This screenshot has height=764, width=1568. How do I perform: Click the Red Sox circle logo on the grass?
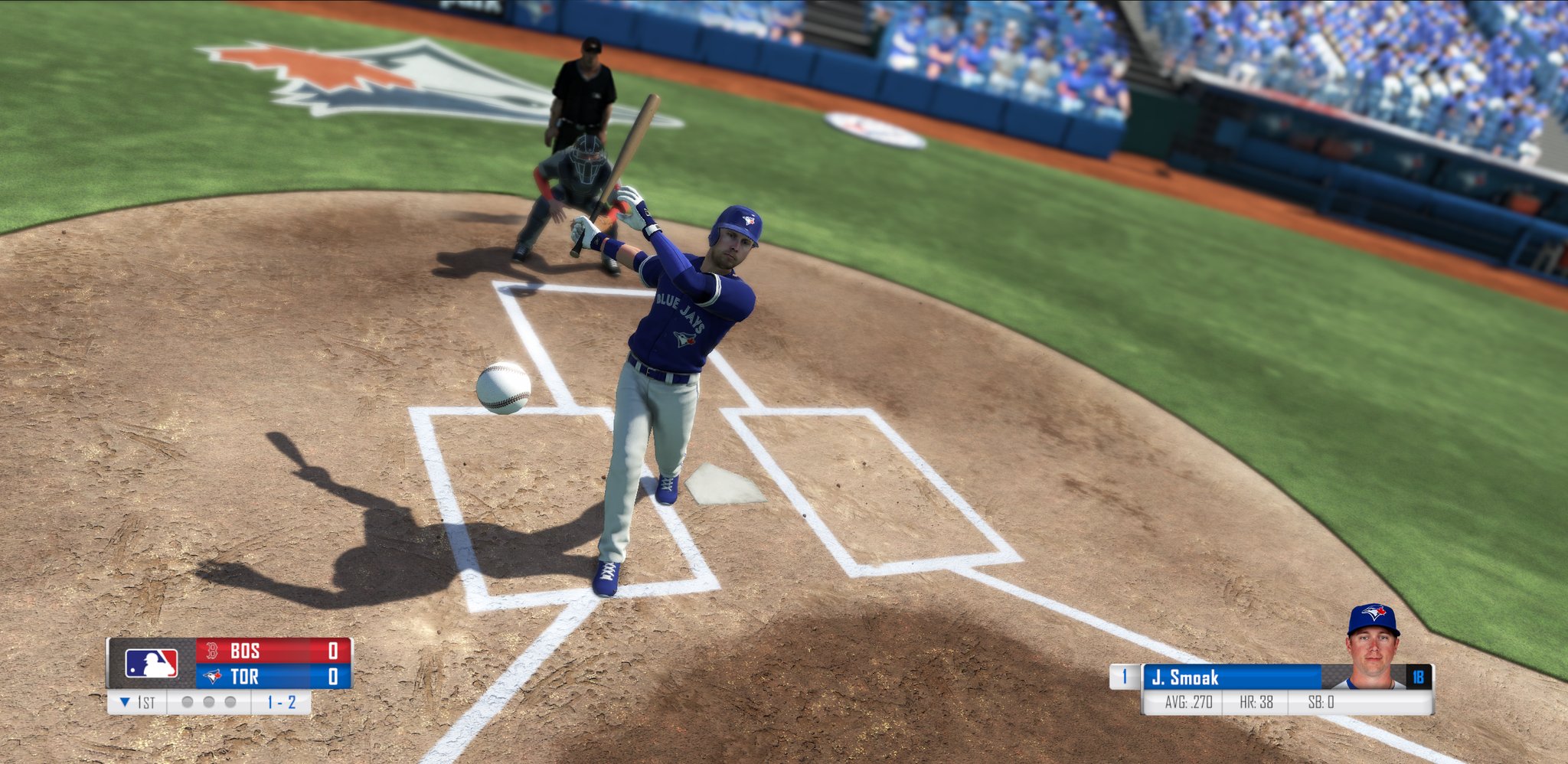click(873, 127)
